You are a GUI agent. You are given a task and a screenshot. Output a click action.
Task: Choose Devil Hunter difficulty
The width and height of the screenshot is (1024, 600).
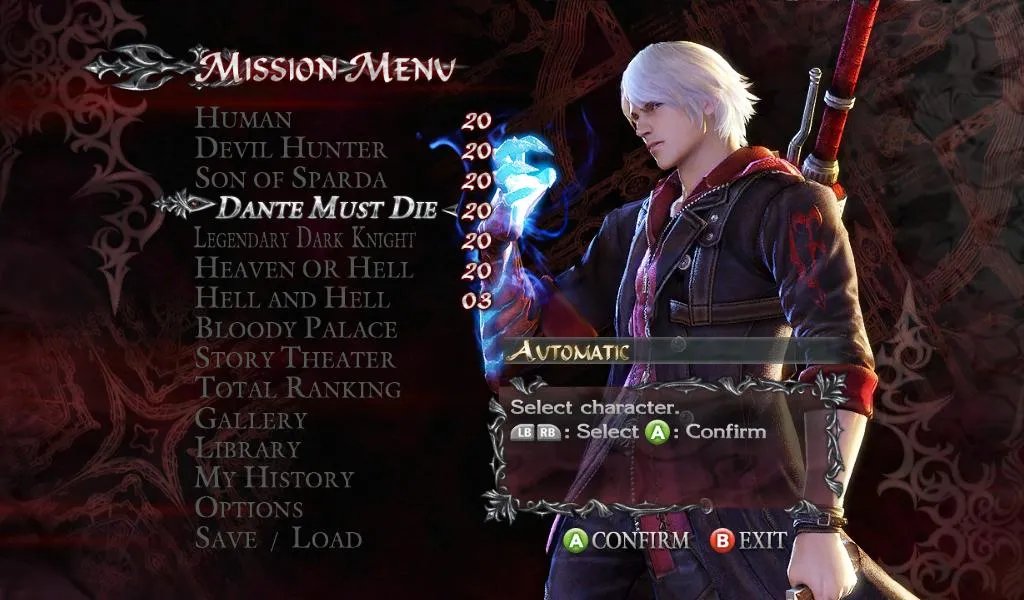290,149
